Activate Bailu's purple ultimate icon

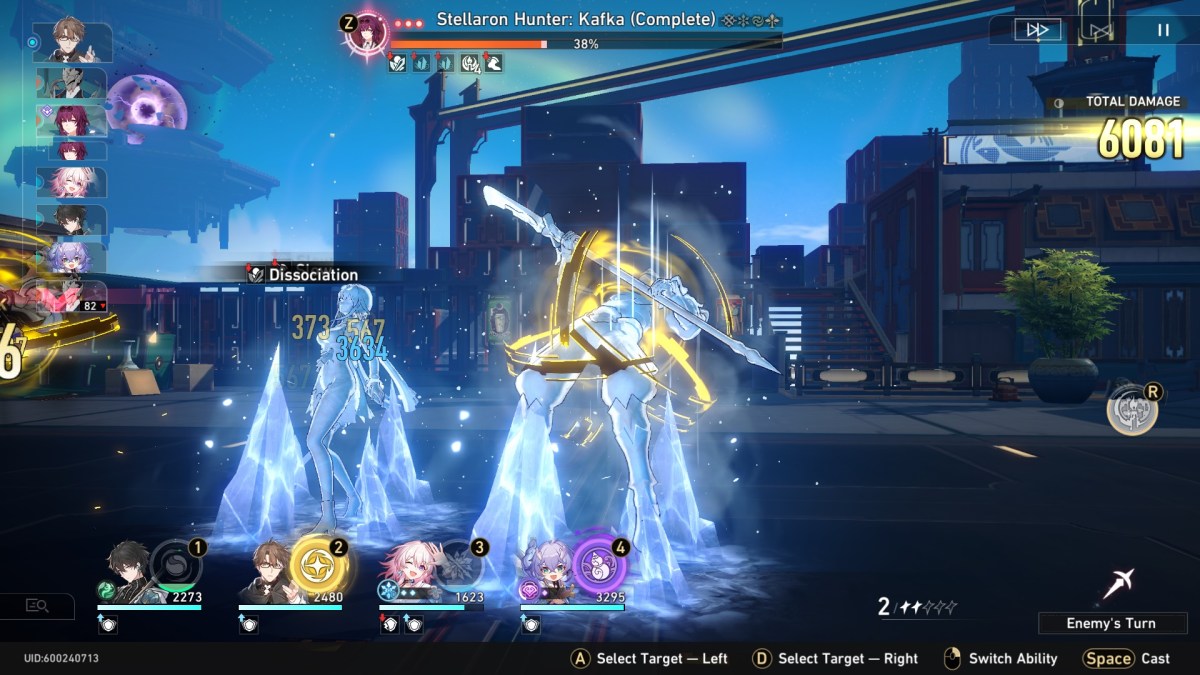599,567
